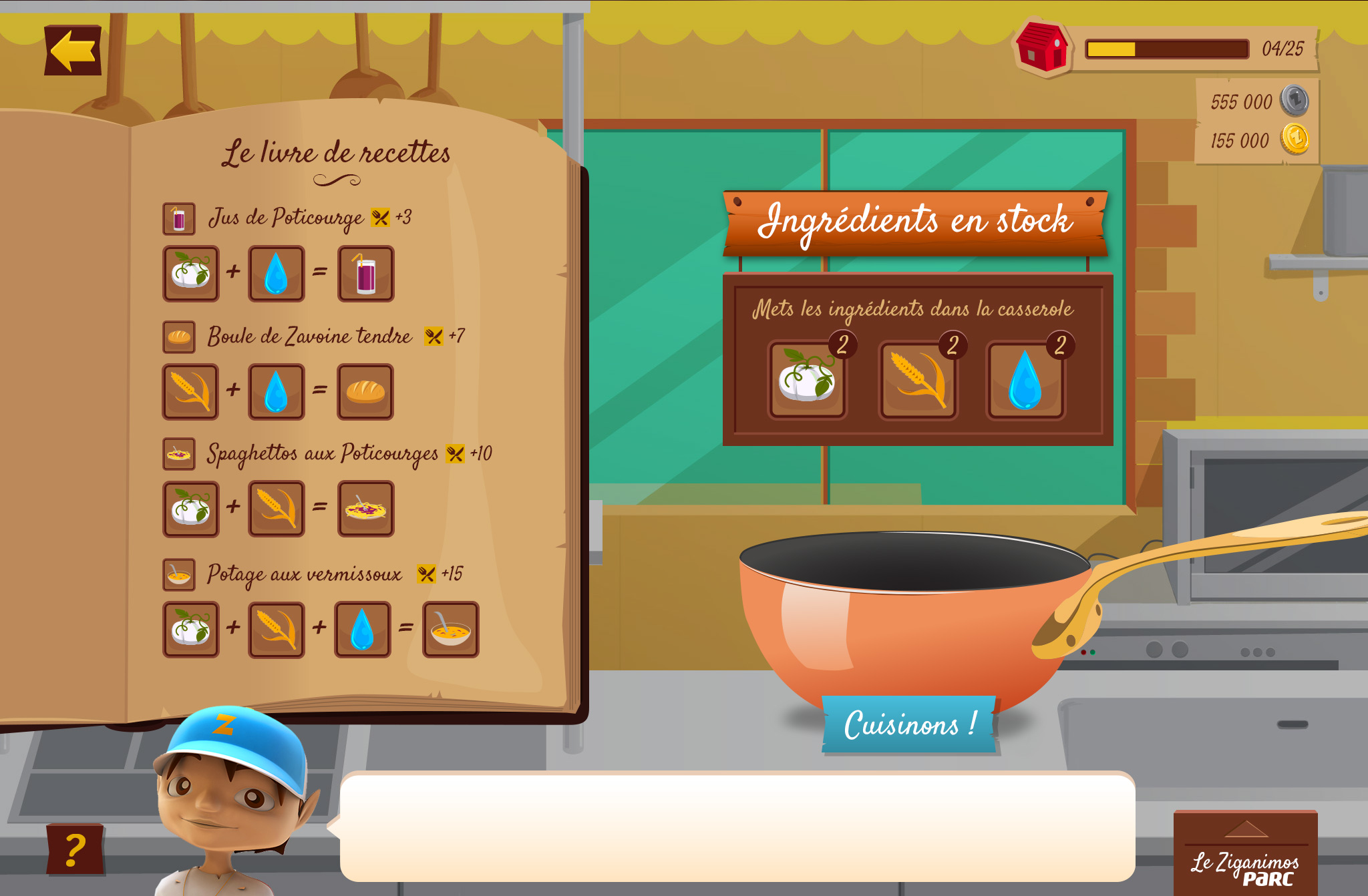Click the red house icon

point(1041,47)
